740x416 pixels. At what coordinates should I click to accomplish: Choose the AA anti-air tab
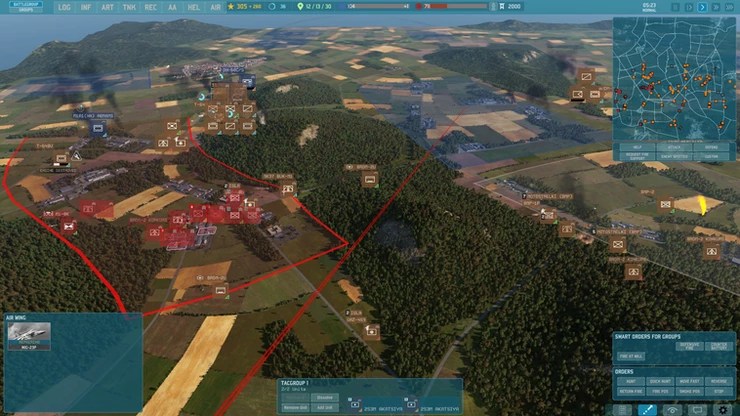(x=172, y=7)
